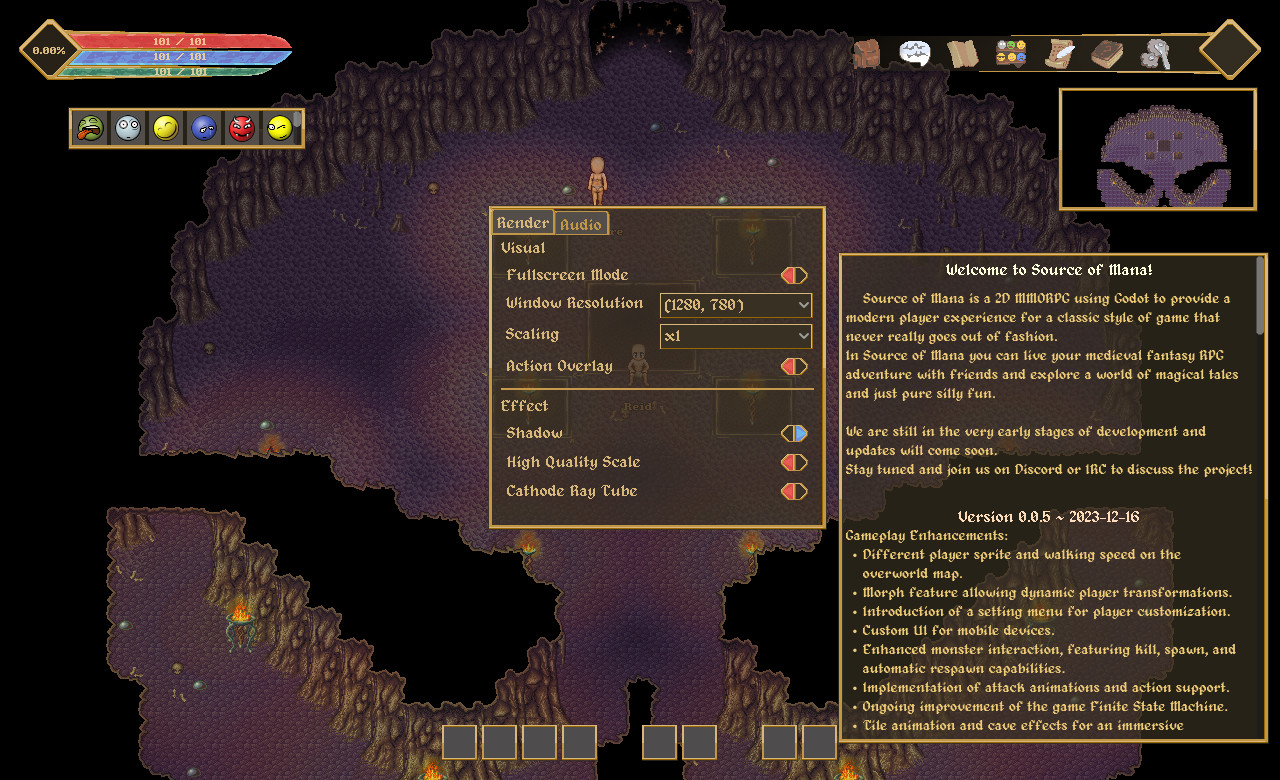Choose the blue crying emote
This screenshot has width=1280, height=780.
[x=204, y=128]
